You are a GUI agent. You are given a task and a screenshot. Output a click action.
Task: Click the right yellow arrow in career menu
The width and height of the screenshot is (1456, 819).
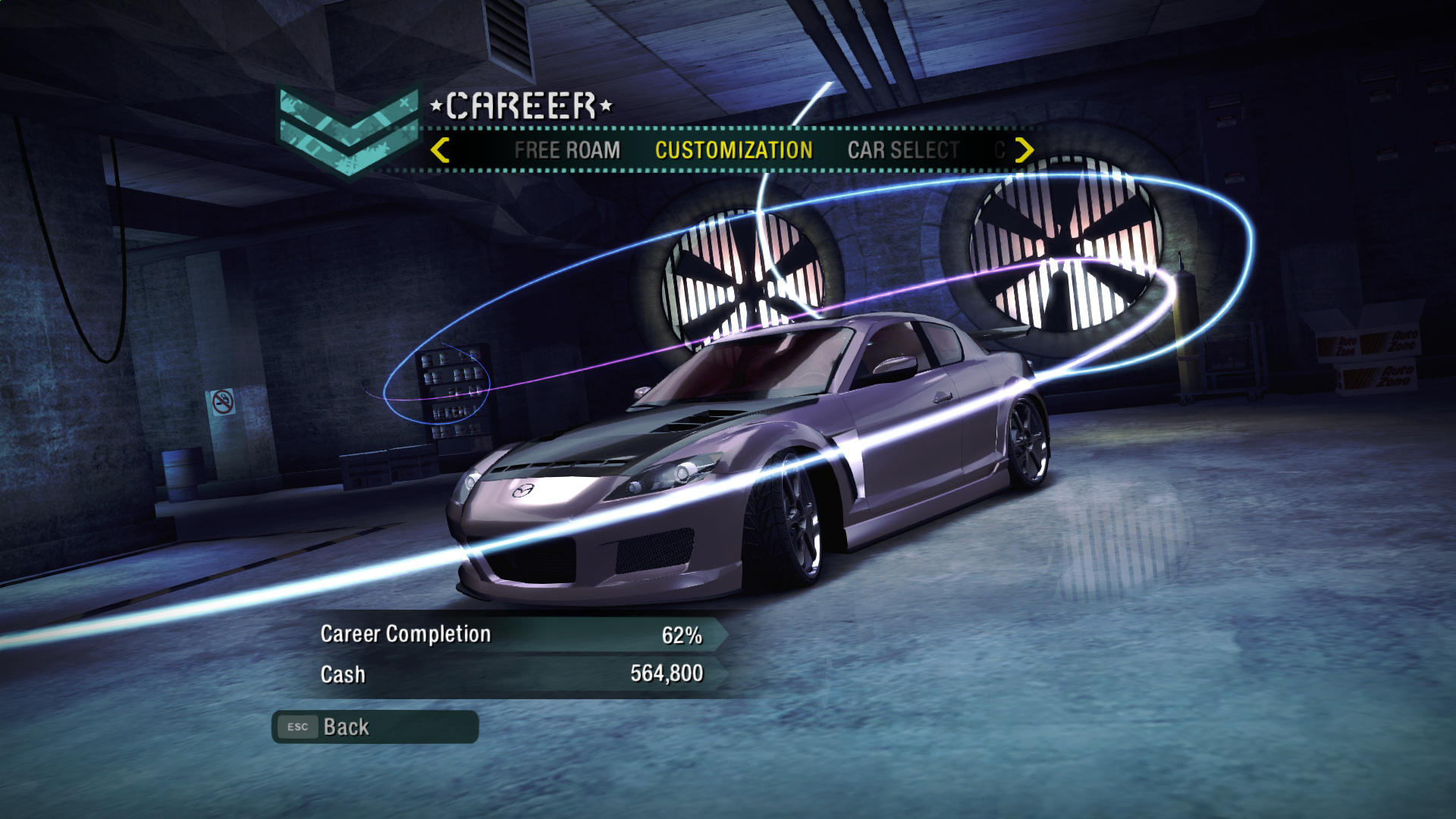point(1024,150)
